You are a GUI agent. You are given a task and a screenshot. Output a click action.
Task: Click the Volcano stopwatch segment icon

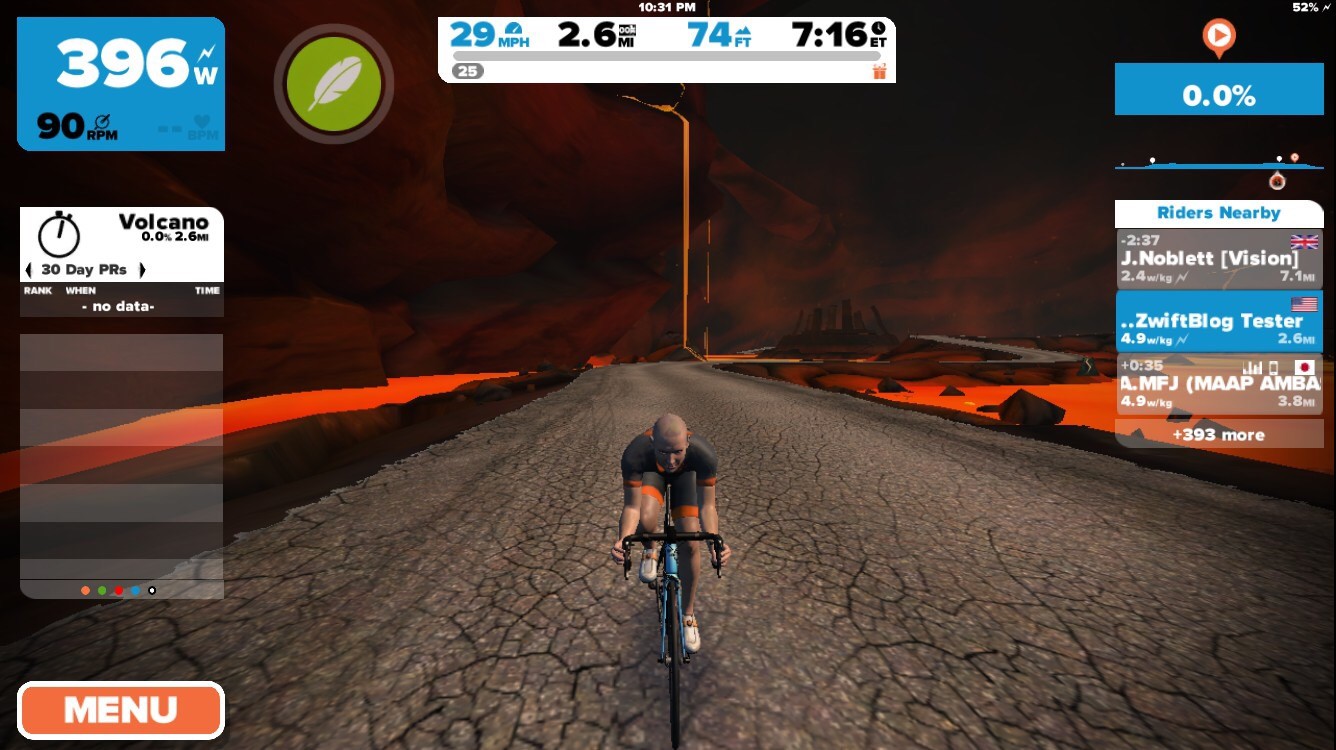tap(59, 232)
